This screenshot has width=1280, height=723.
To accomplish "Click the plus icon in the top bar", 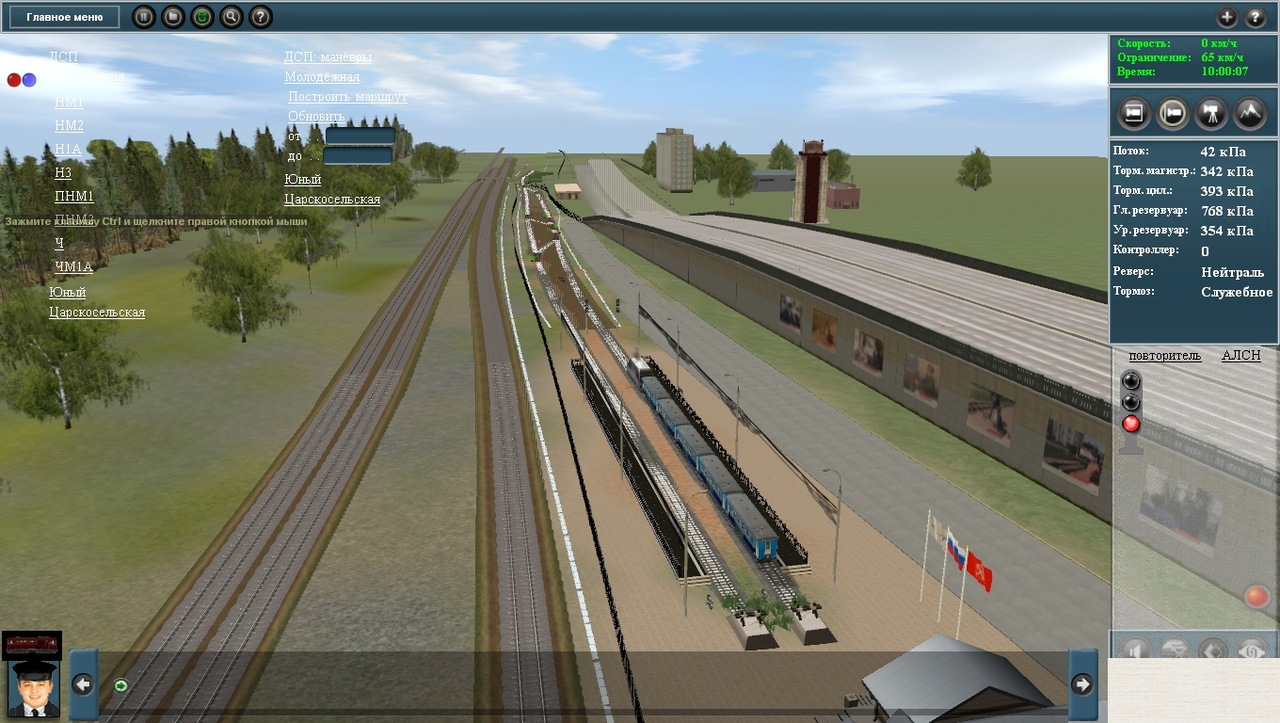I will [1227, 17].
